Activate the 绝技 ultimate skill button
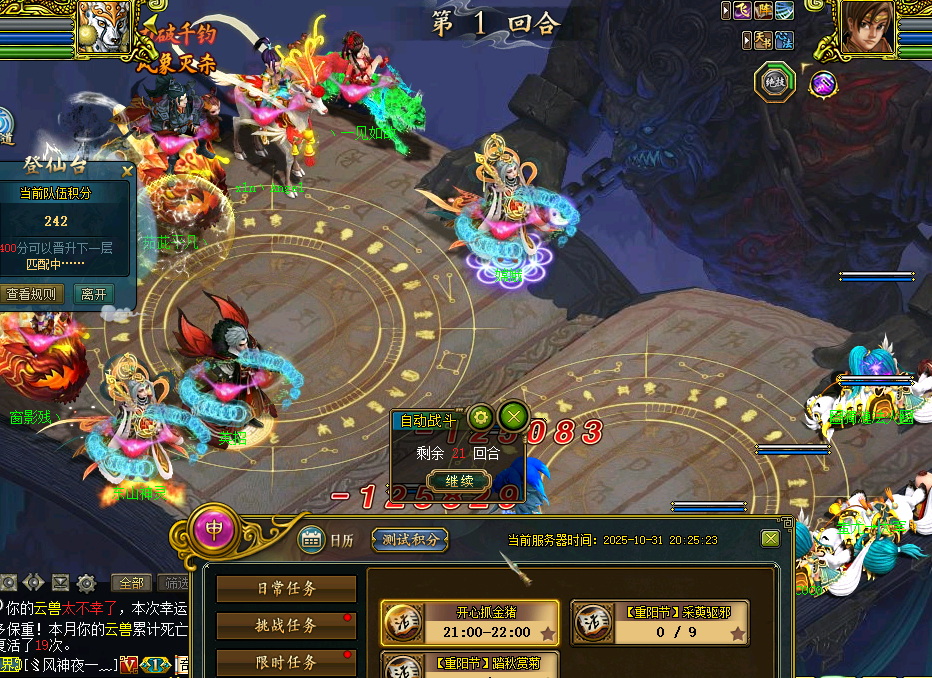 pyautogui.click(x=774, y=83)
